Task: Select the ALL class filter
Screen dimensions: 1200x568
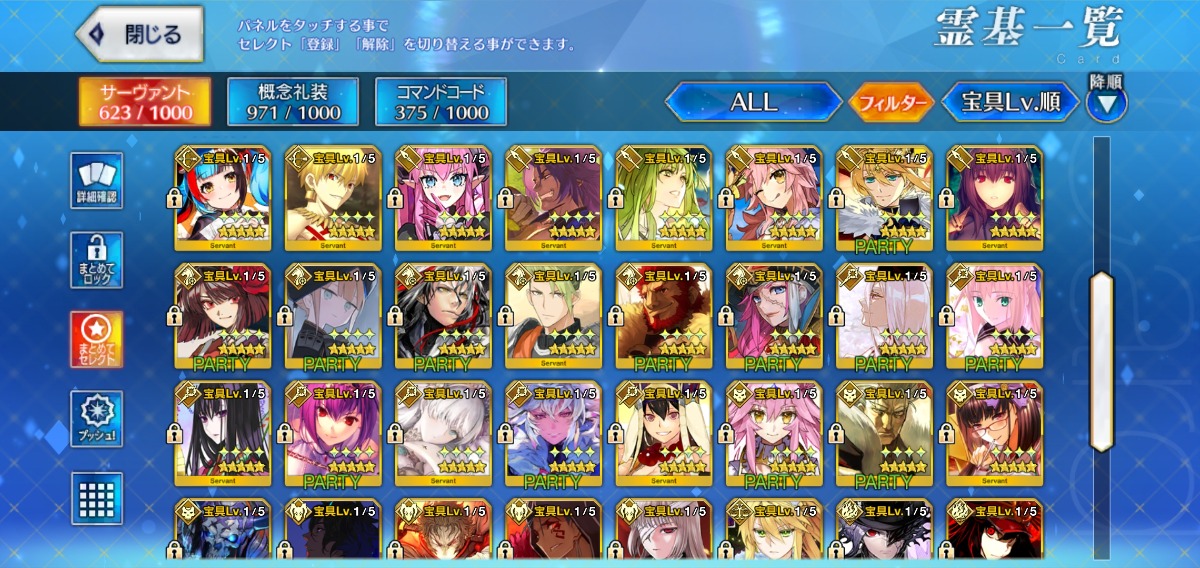Action: [753, 102]
